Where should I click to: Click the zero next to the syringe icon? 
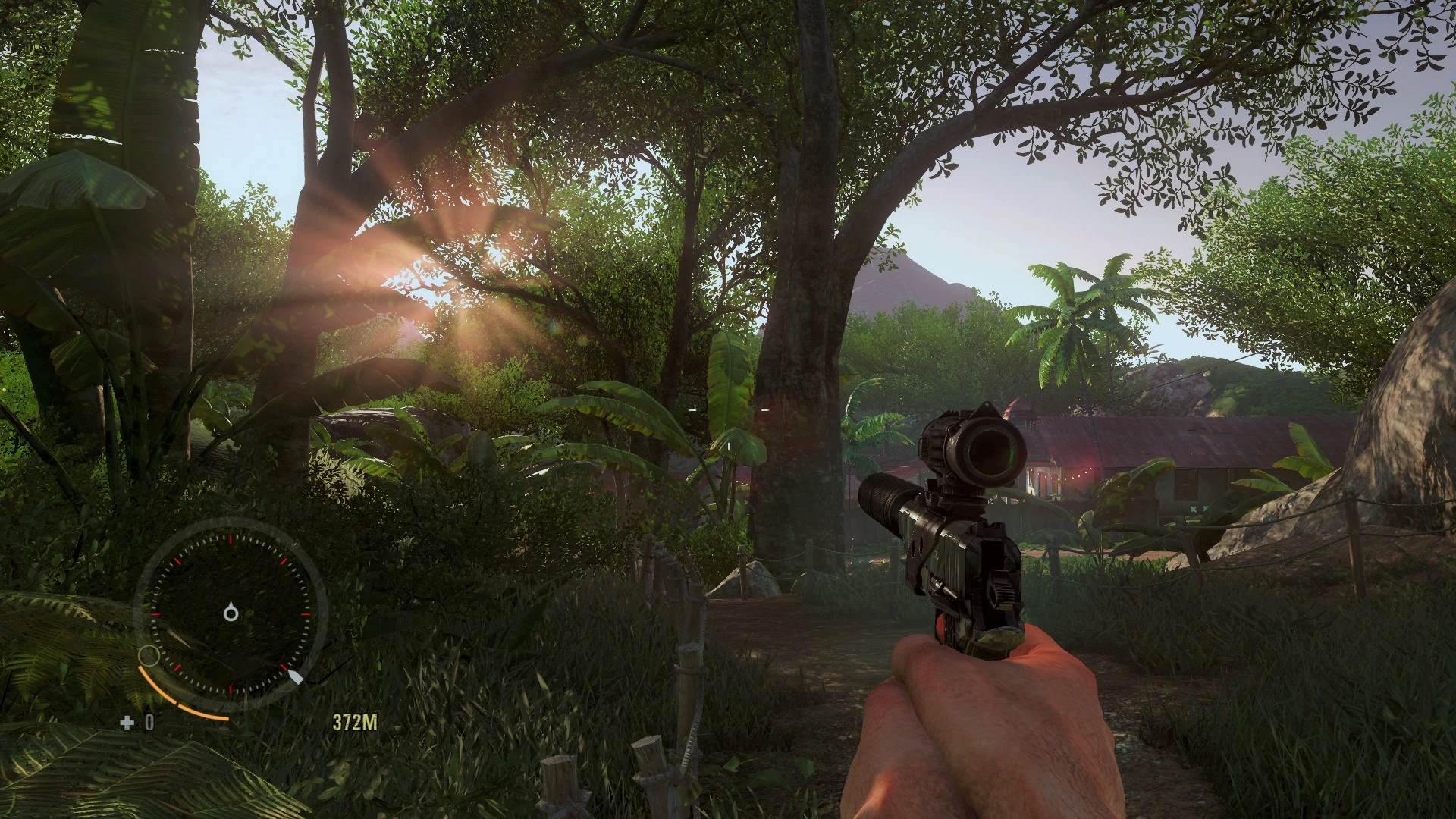tap(149, 720)
